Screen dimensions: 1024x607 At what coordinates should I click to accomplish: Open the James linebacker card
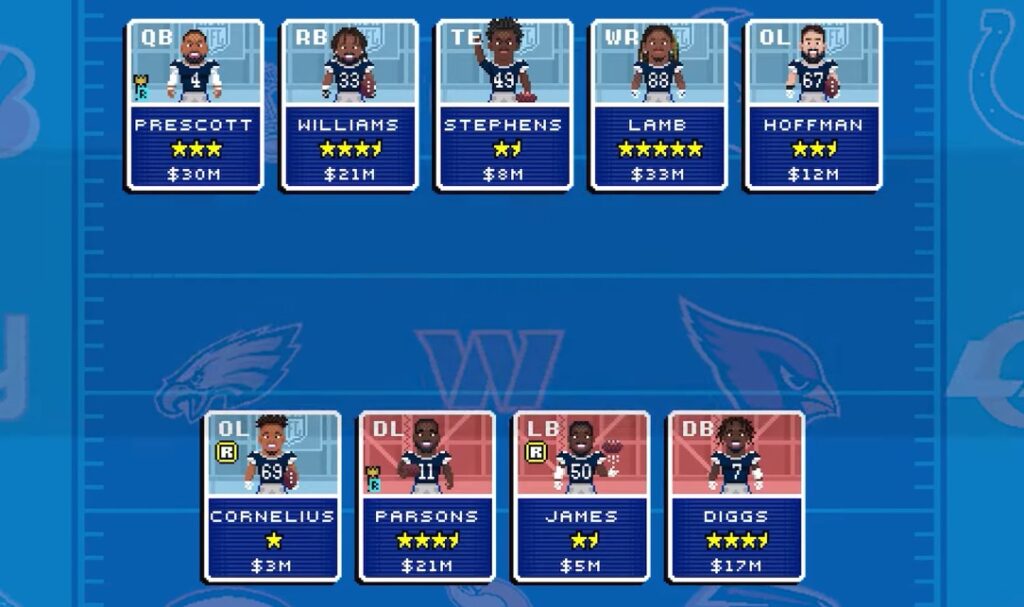581,496
